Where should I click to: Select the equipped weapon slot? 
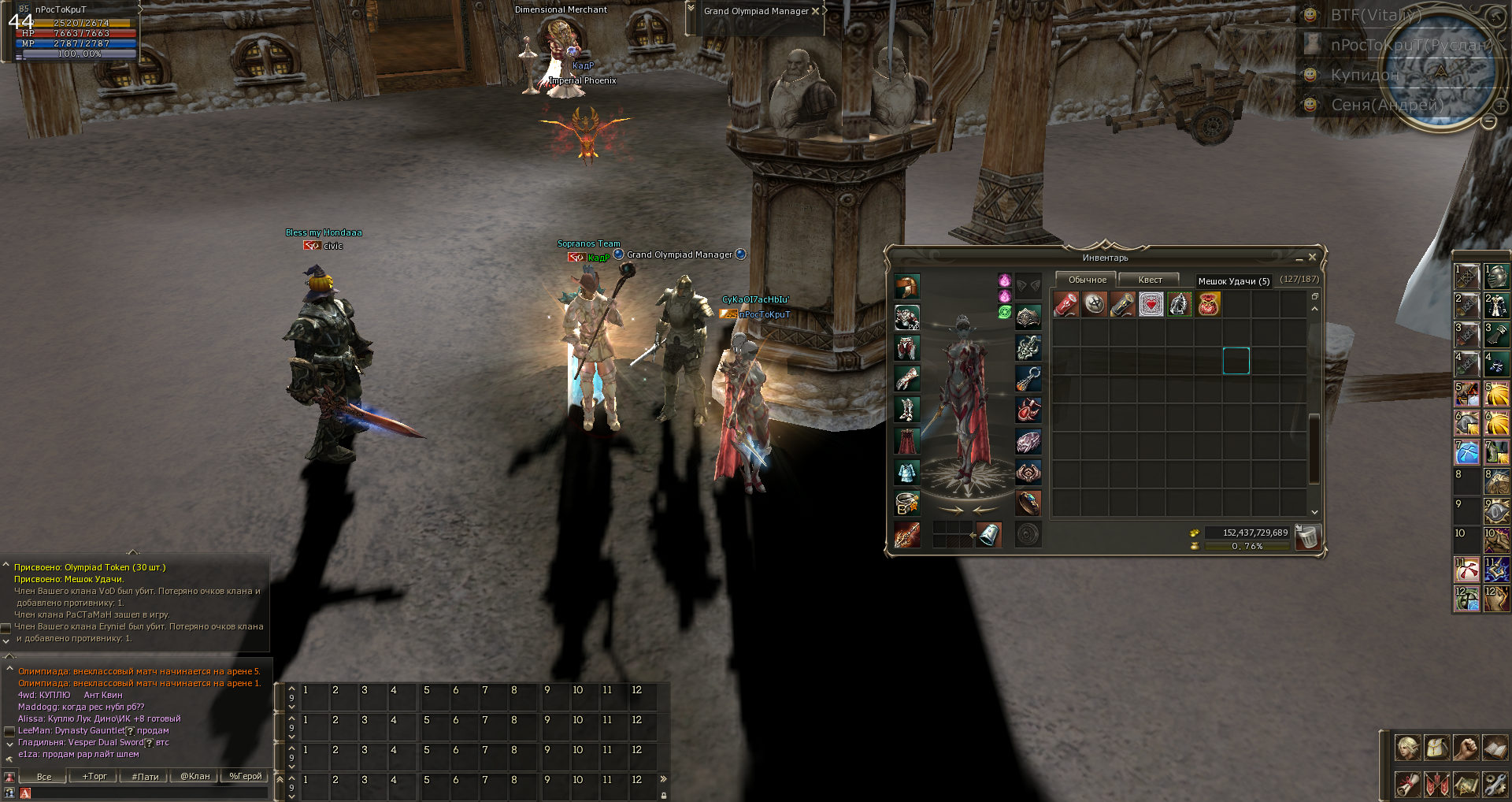click(x=906, y=534)
